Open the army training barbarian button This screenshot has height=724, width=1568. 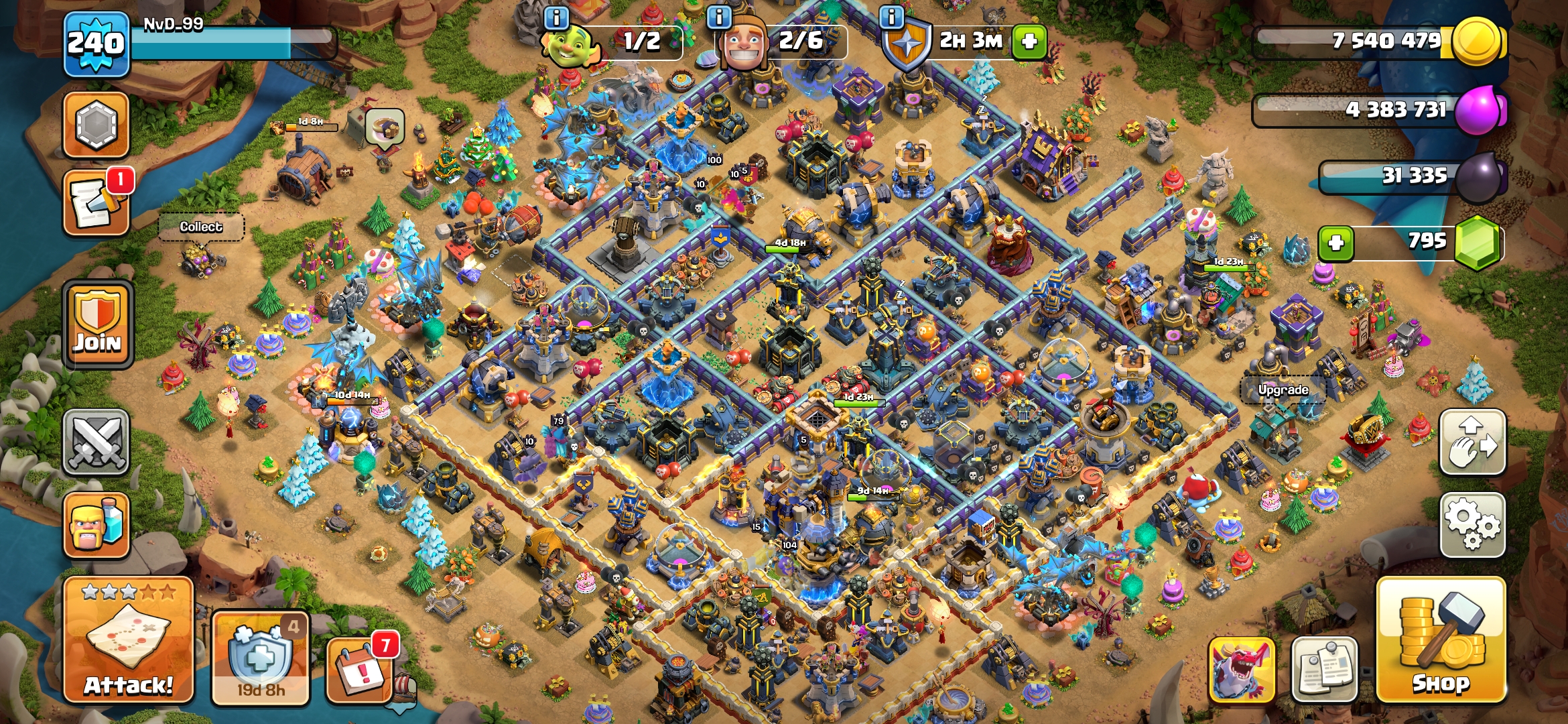tap(96, 526)
